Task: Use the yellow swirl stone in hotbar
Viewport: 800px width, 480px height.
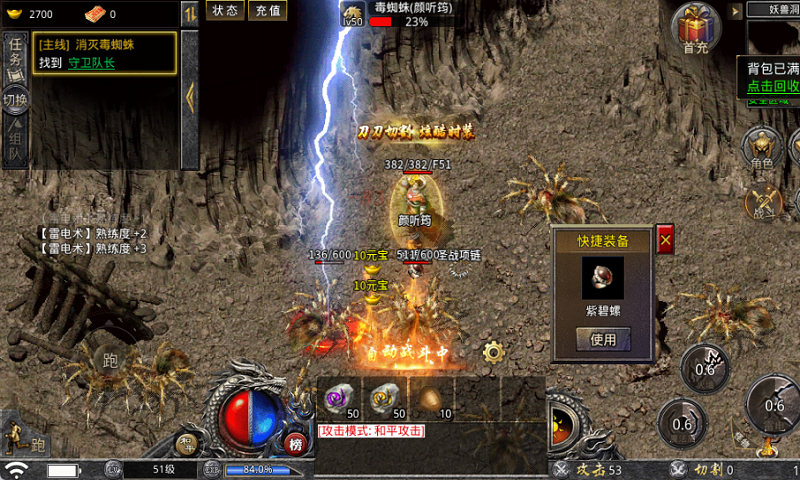Action: coord(384,398)
